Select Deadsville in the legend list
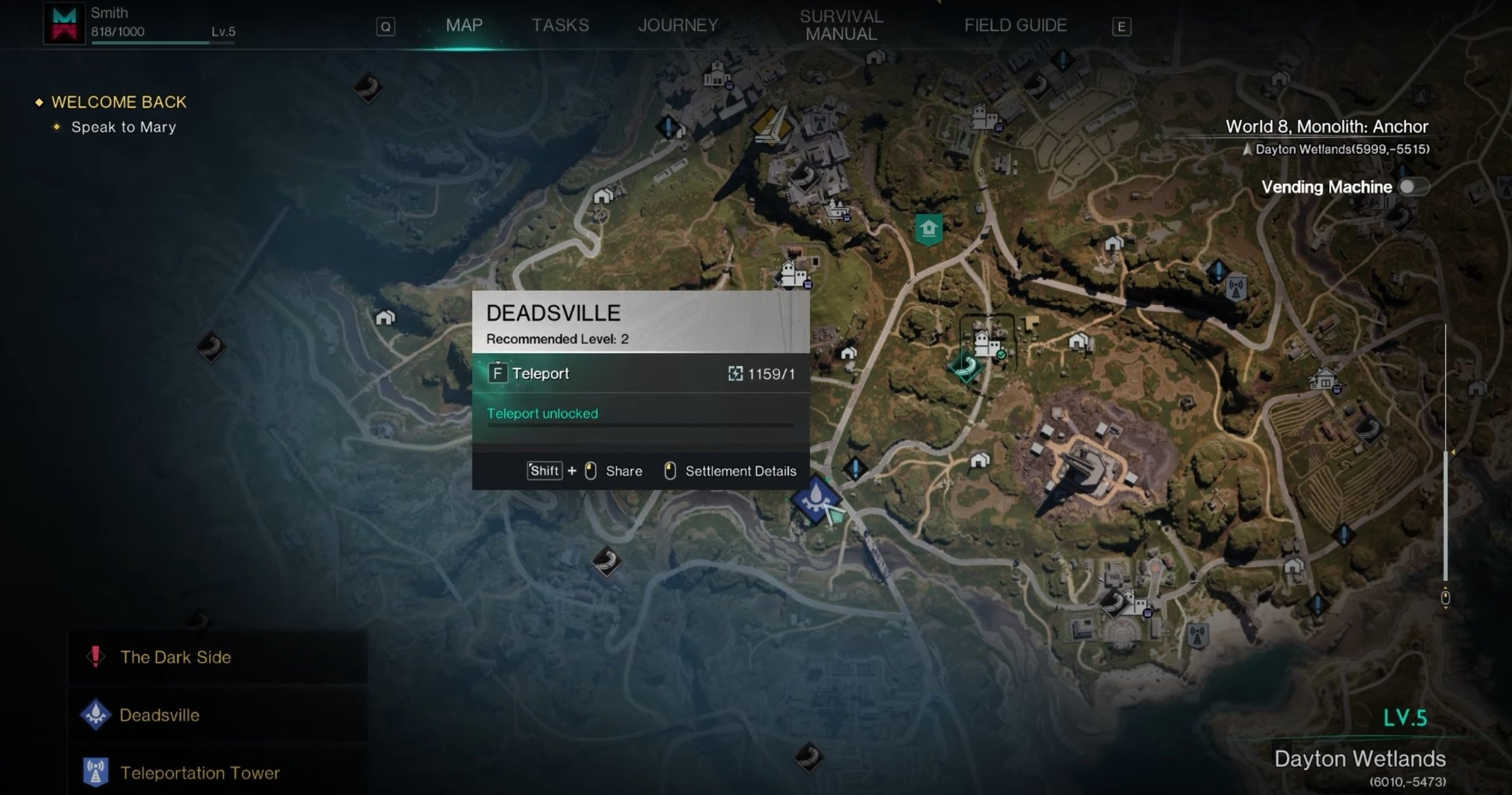The image size is (1512, 795). point(159,715)
